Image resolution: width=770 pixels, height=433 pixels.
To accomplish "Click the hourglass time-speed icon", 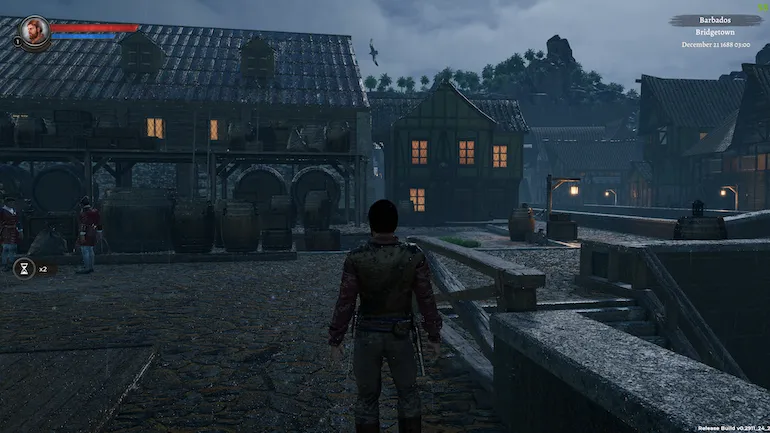I will coord(24,268).
